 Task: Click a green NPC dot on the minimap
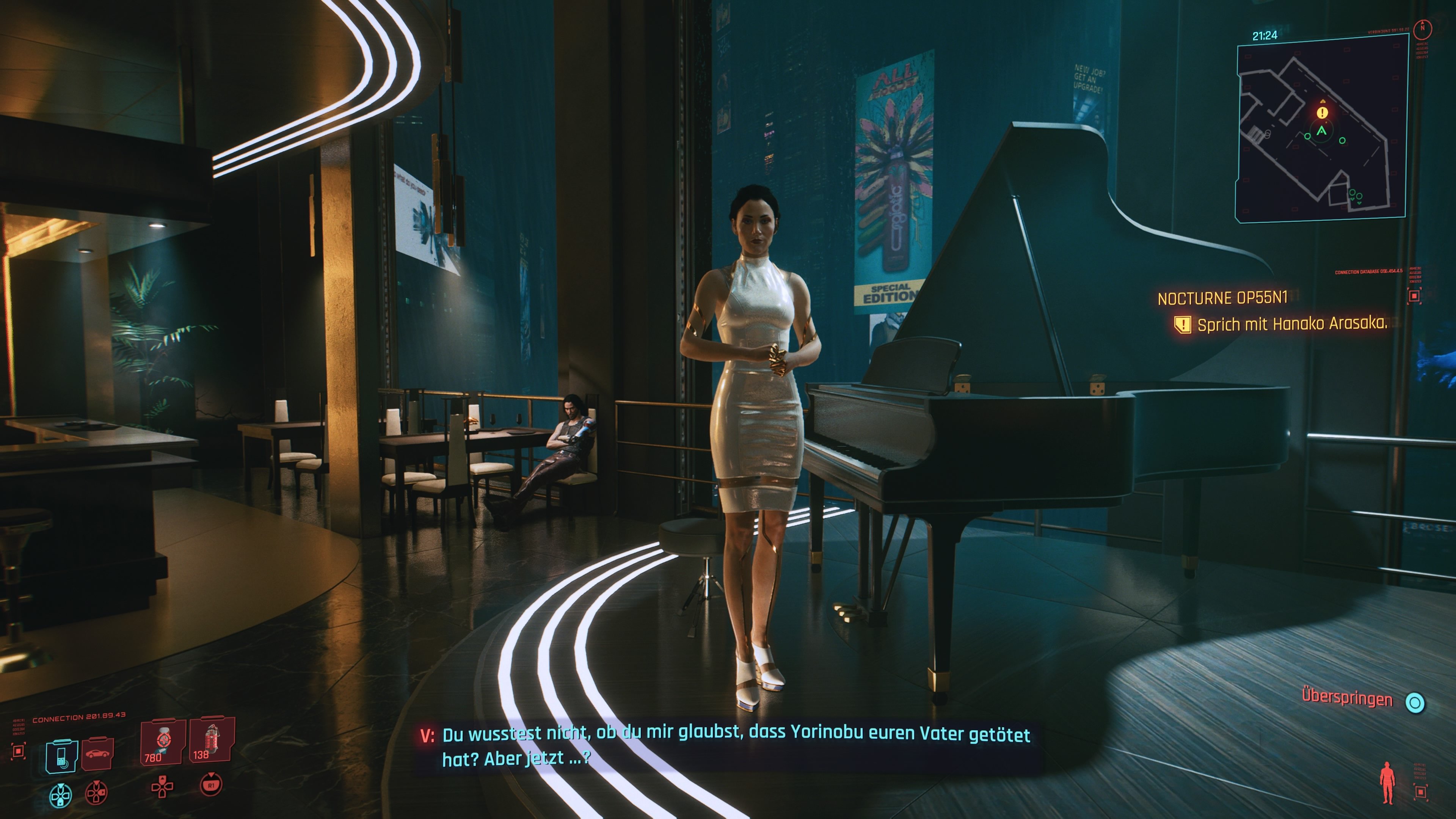[x=1308, y=137]
